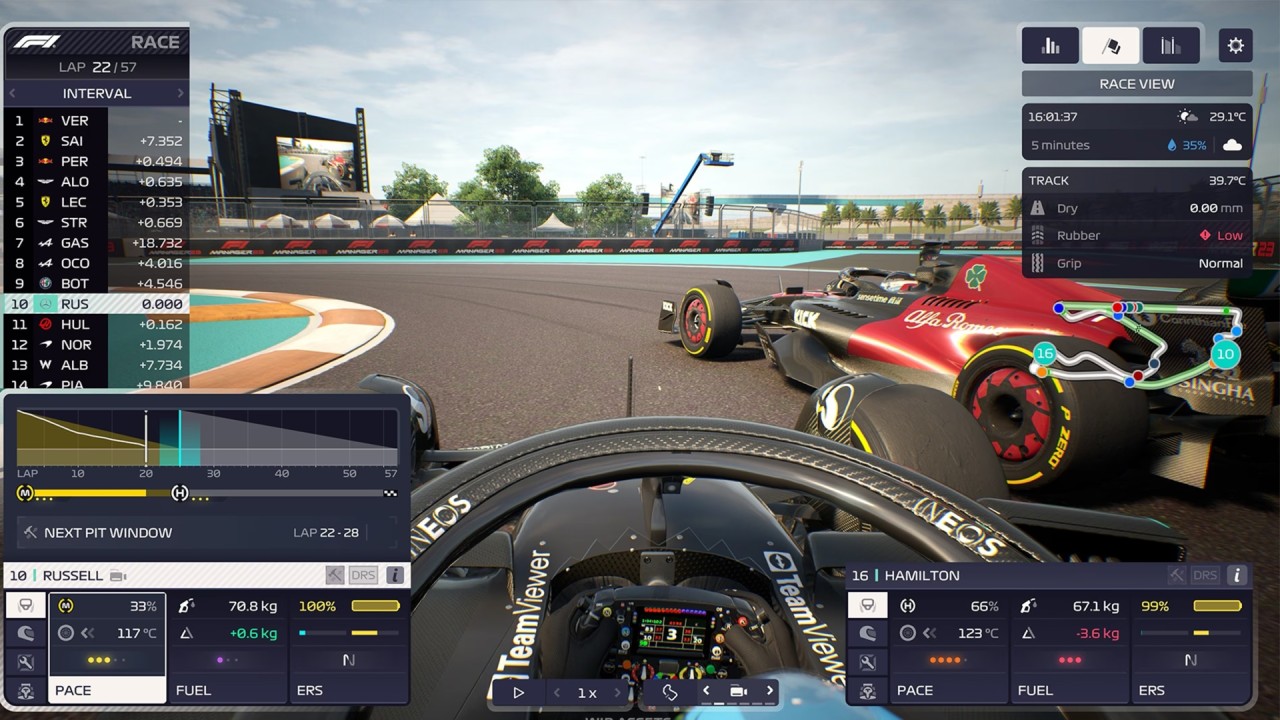Decrease the simulation speed from 1x
1280x720 pixels.
click(x=557, y=692)
